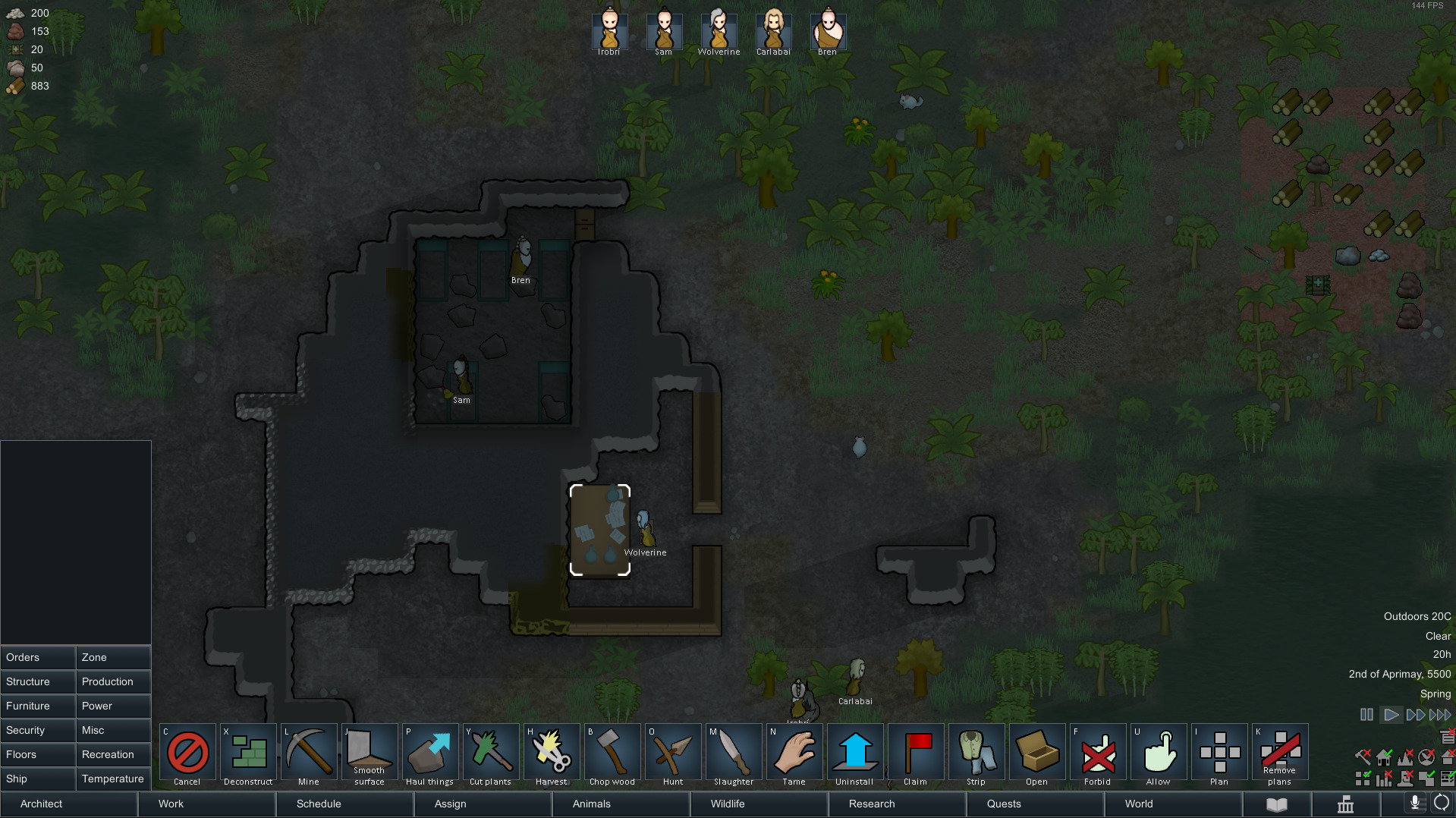Show the Production category
Screen dimensions: 1456x818
(114, 681)
